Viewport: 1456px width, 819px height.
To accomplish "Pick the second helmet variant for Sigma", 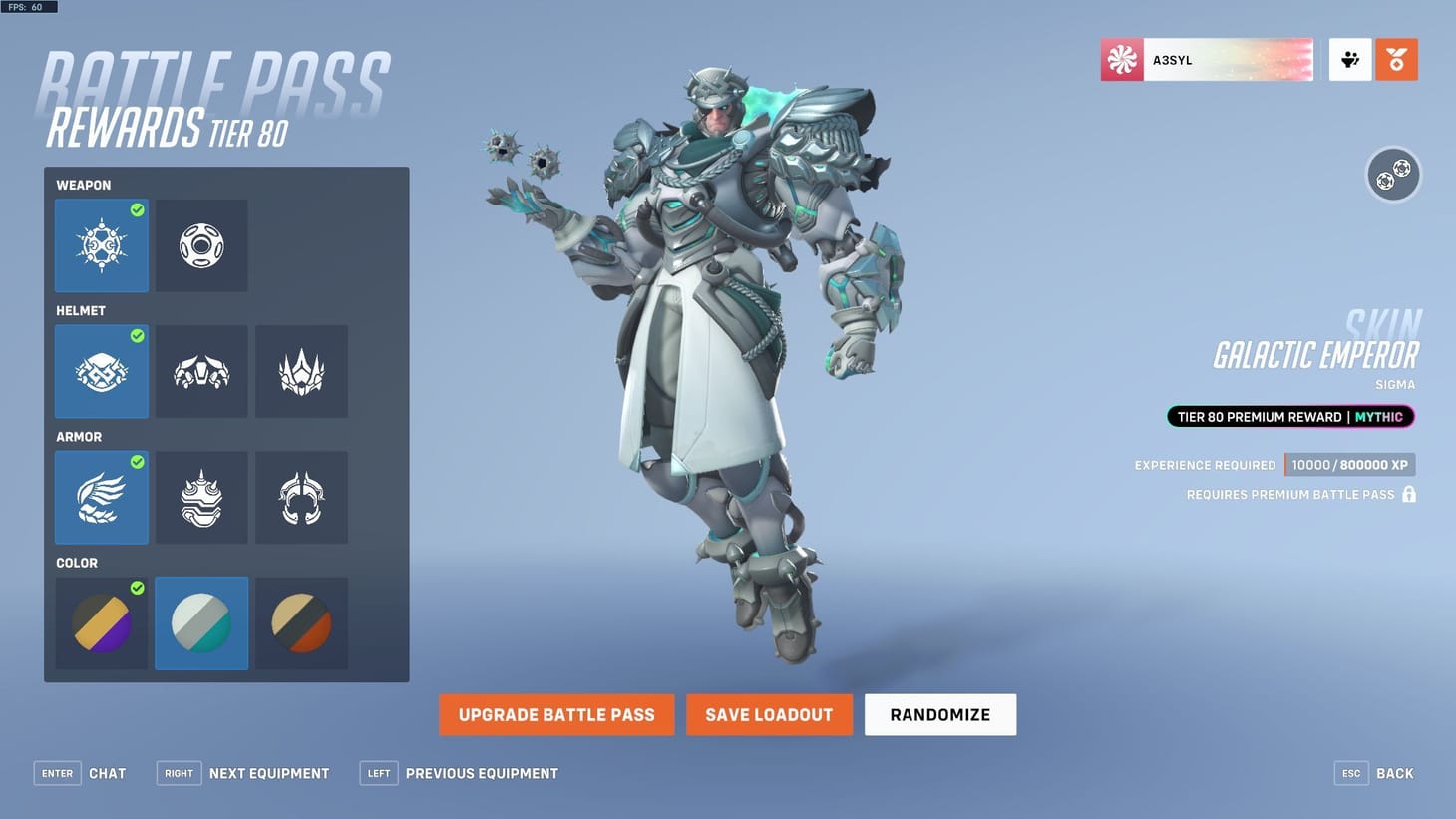I will click(x=201, y=371).
